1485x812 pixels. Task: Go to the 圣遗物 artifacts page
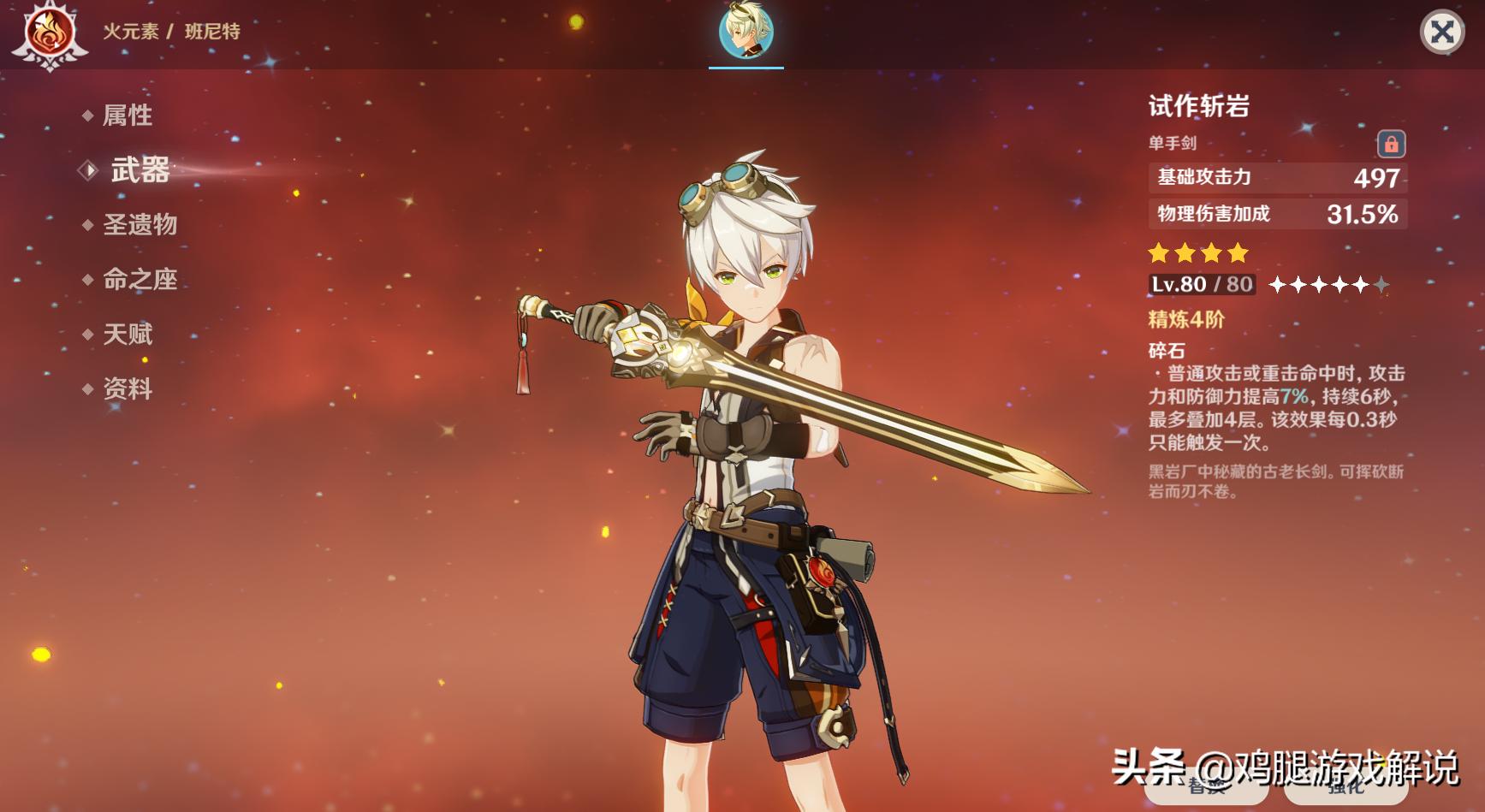(x=140, y=225)
